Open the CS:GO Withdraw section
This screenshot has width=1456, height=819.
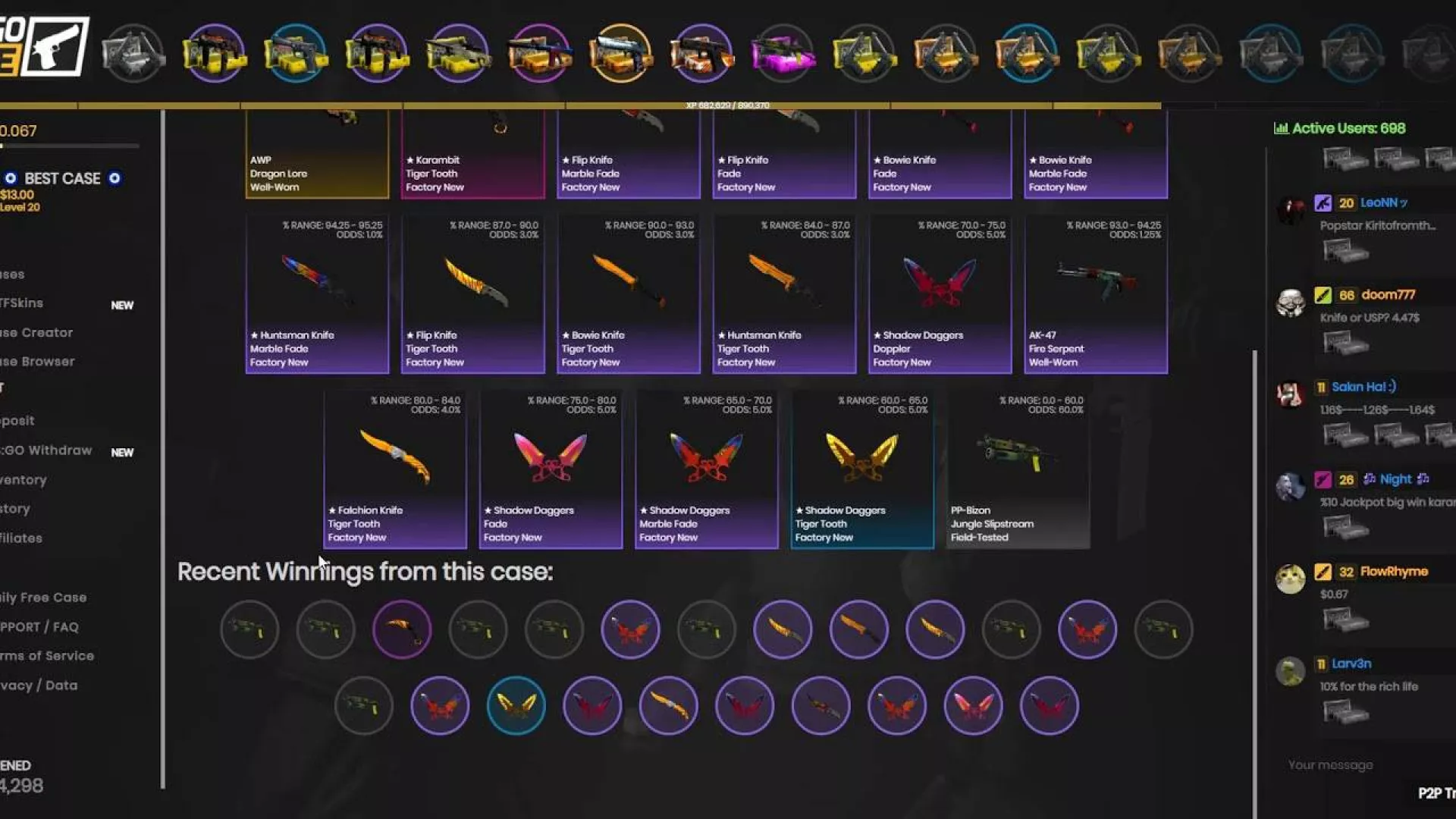[x=46, y=450]
